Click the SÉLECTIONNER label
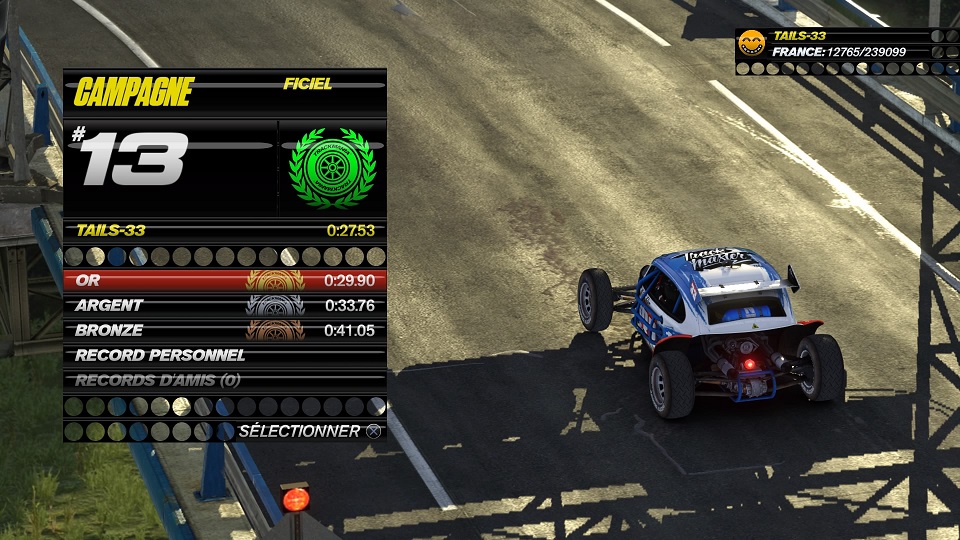This screenshot has width=960, height=540. 299,431
